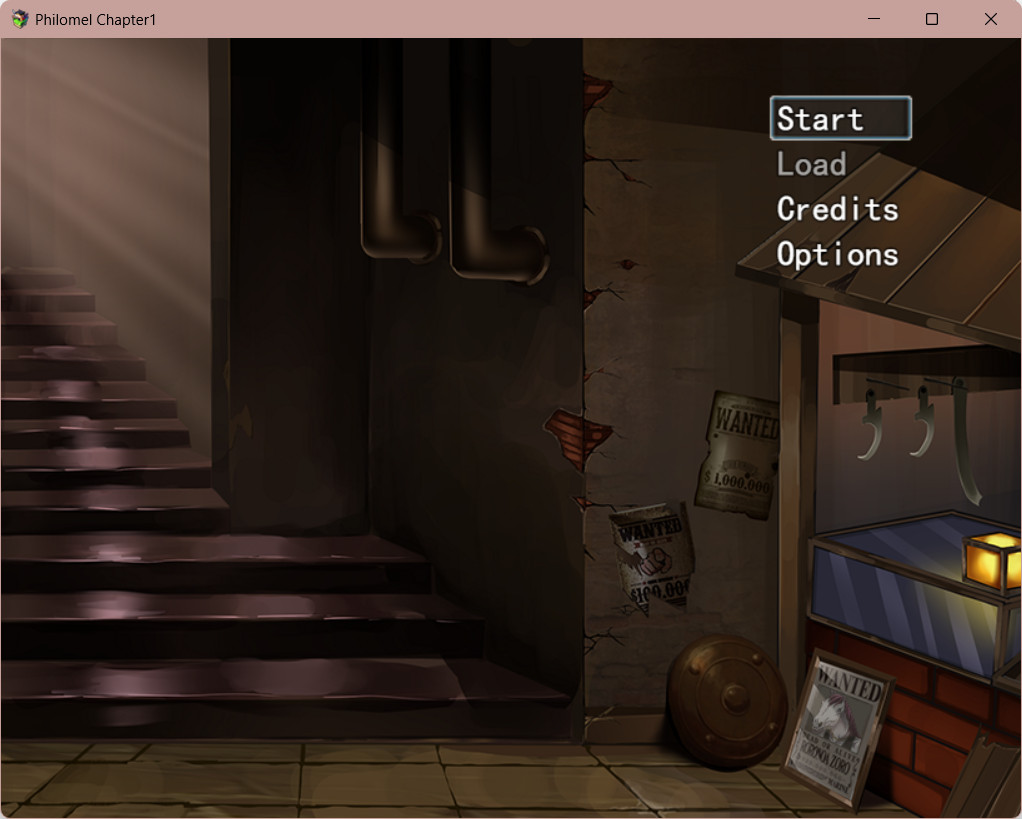This screenshot has width=1022, height=819.
Task: Close the Philomel Chapter1 window
Action: [x=990, y=19]
